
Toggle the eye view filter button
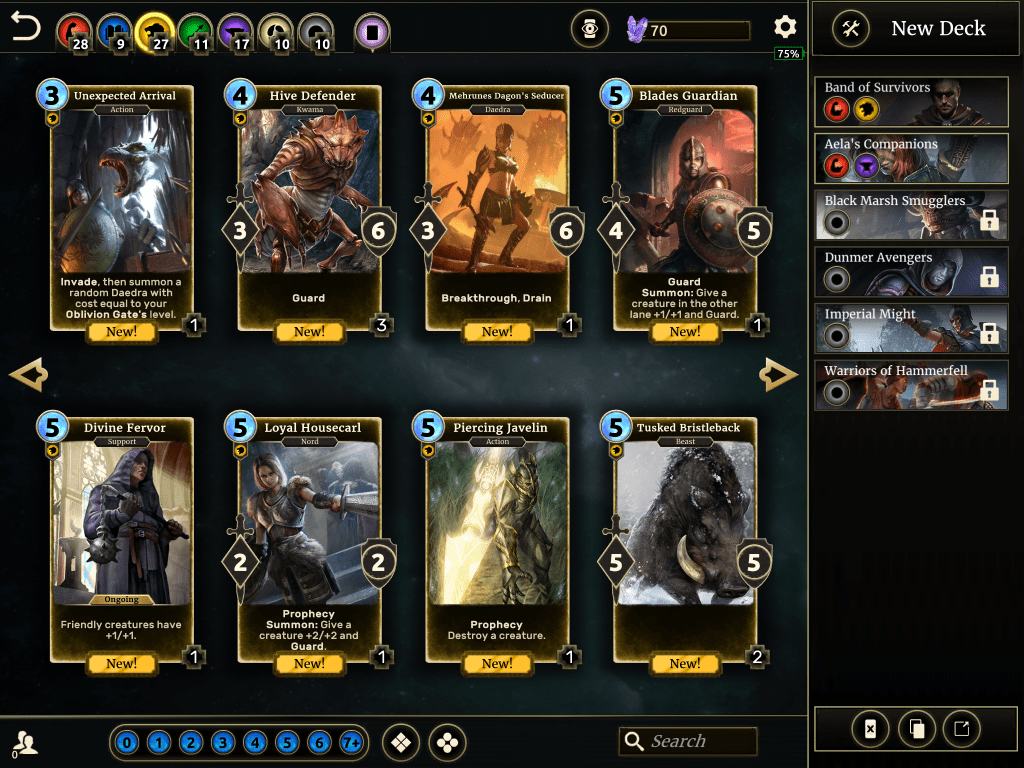pos(590,30)
